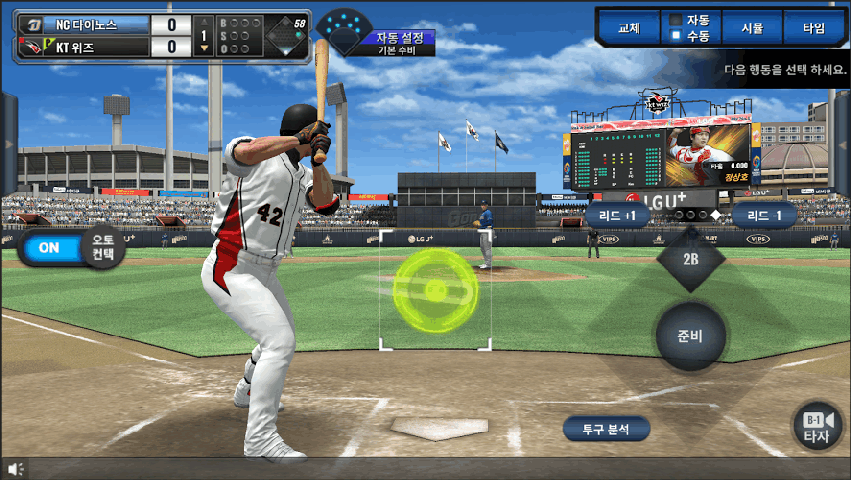Check the 수동 (manual) option

tap(676, 36)
